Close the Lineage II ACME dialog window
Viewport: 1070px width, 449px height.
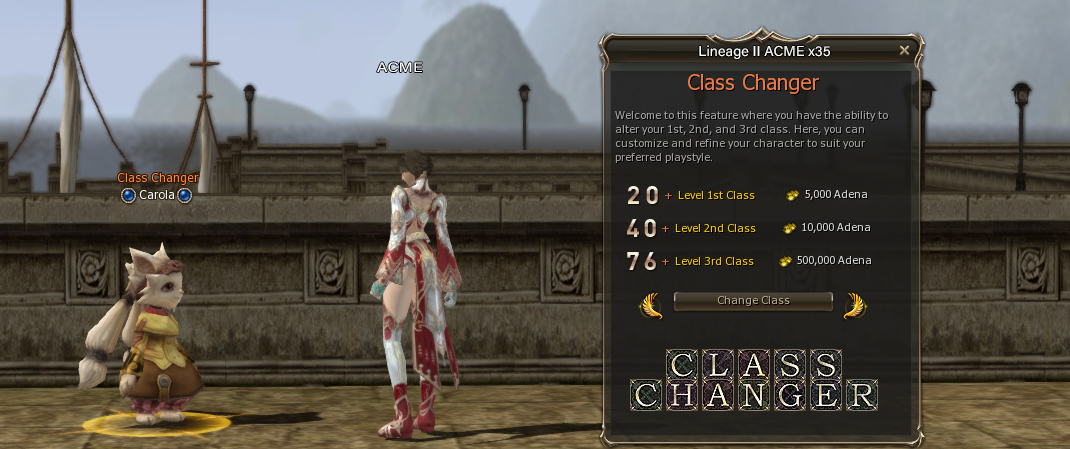point(904,50)
